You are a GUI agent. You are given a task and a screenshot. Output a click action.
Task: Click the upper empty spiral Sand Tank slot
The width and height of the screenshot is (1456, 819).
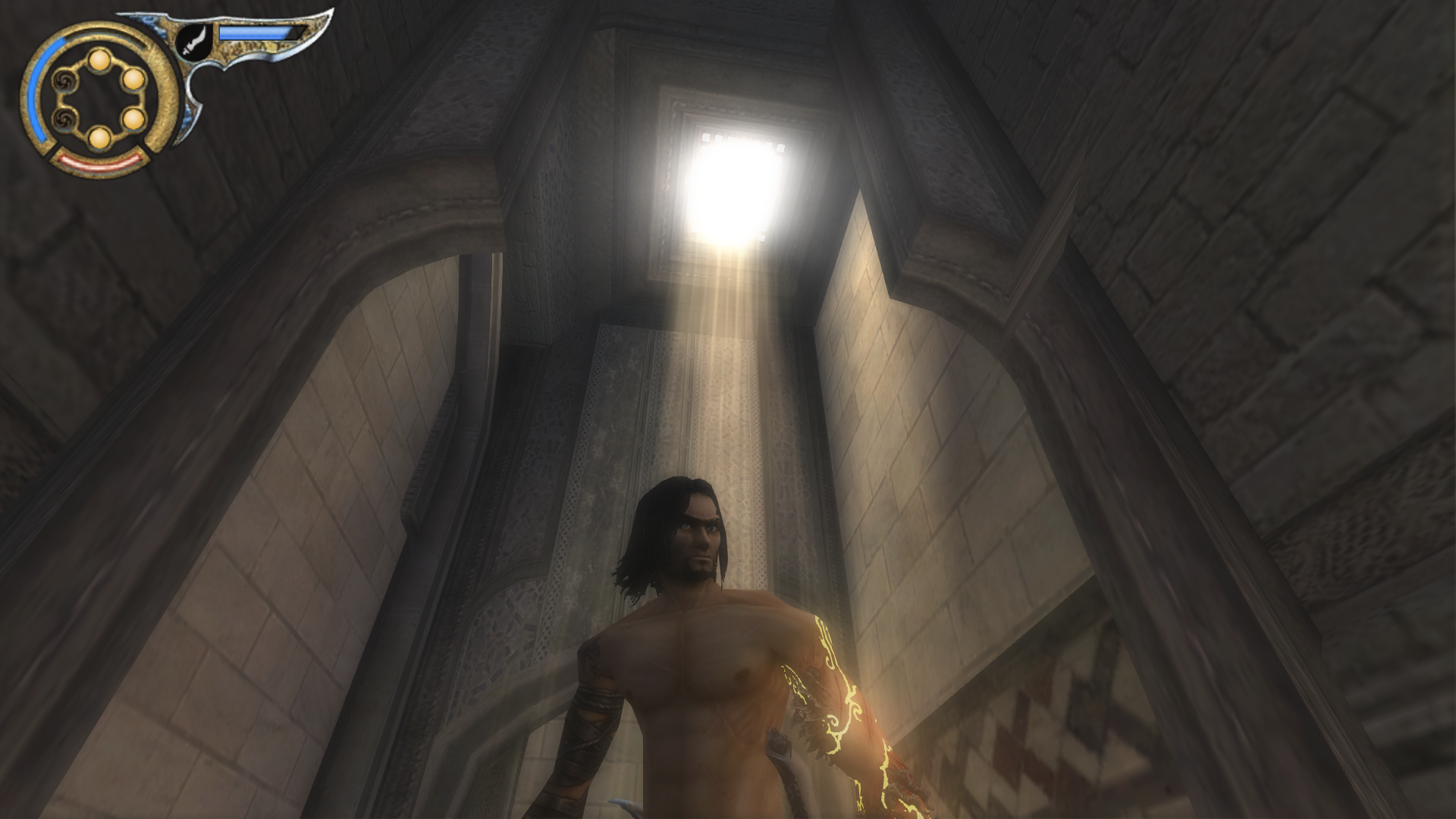tap(65, 82)
